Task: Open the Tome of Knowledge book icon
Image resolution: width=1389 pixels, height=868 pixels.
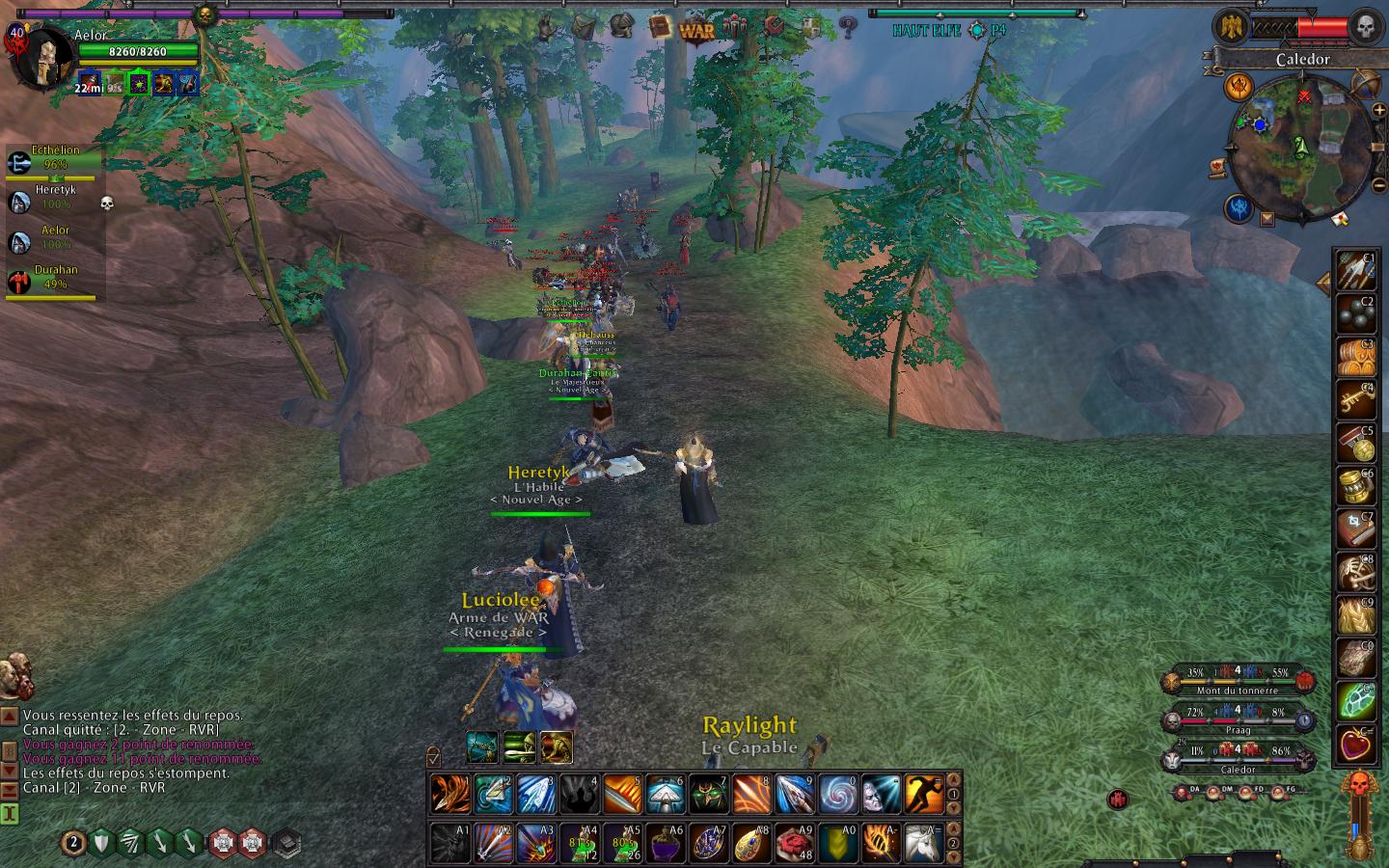Action: [x=660, y=26]
